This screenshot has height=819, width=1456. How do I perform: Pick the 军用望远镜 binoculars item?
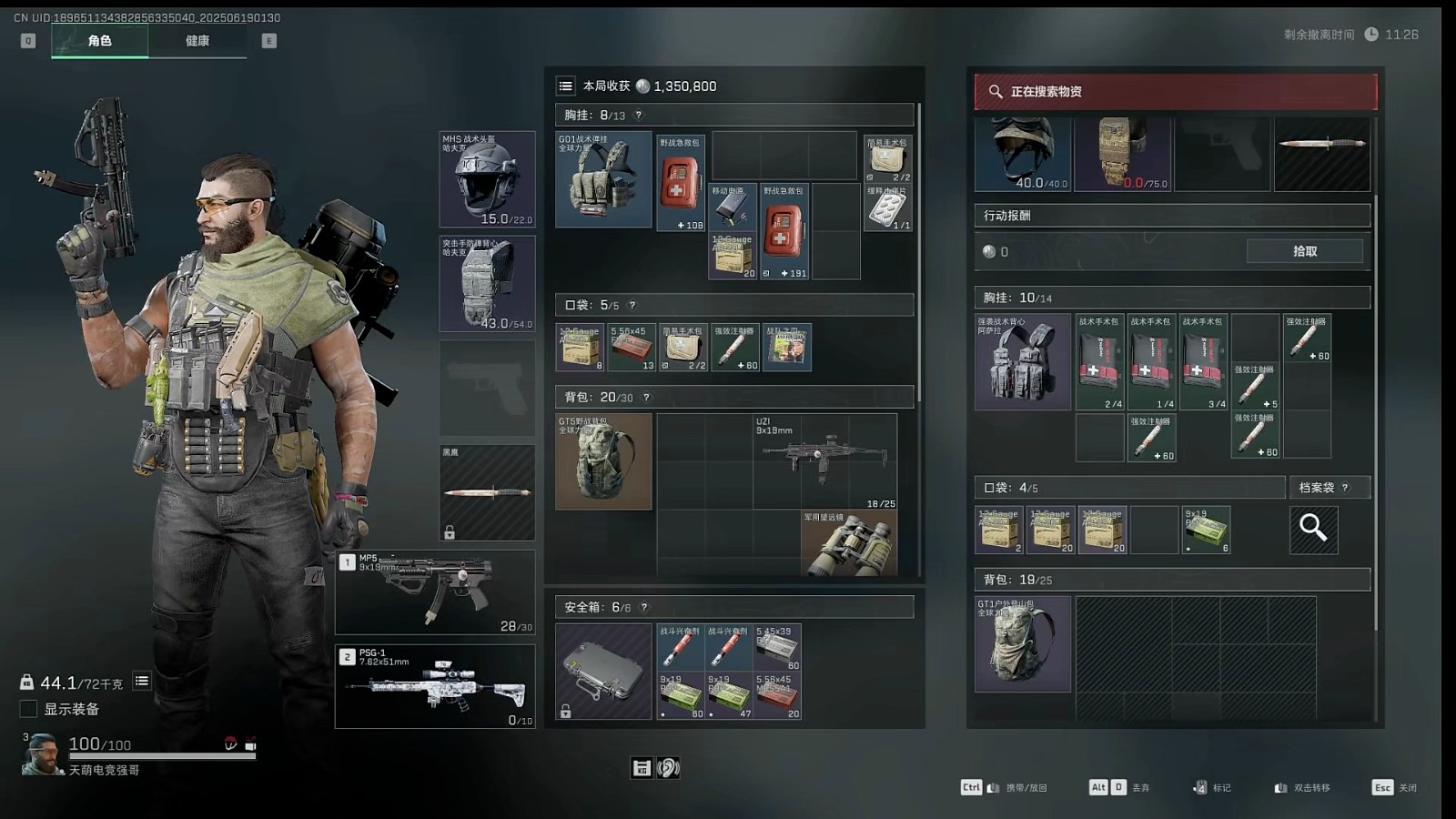(848, 543)
